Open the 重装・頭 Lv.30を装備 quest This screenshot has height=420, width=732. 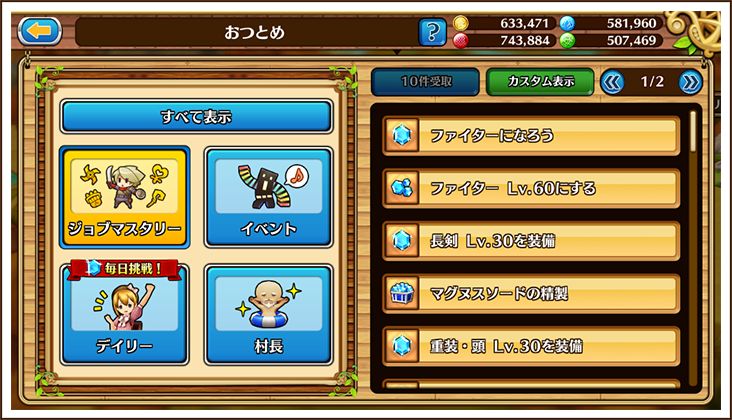[532, 346]
